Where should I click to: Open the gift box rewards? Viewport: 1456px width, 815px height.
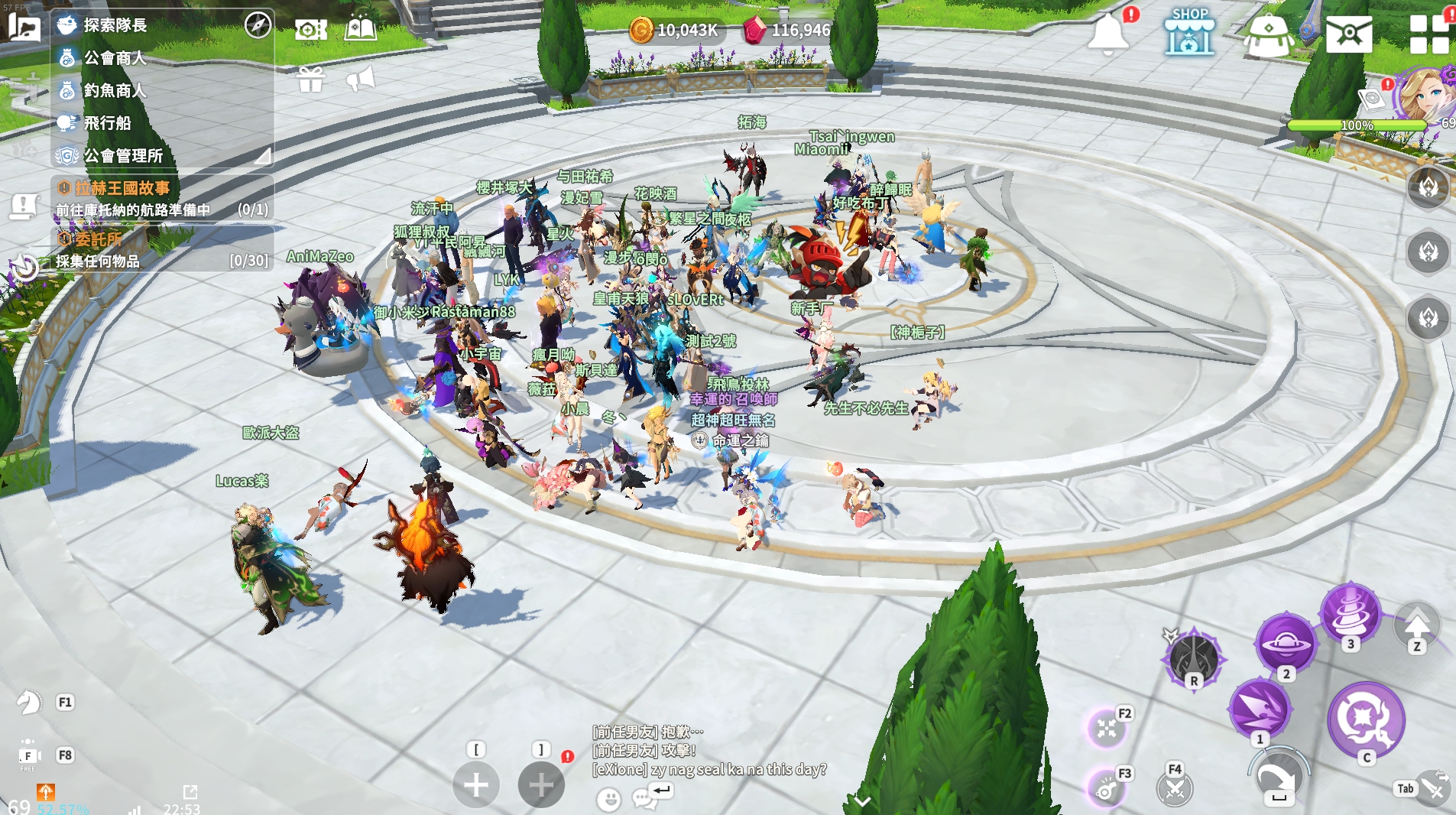pyautogui.click(x=311, y=79)
